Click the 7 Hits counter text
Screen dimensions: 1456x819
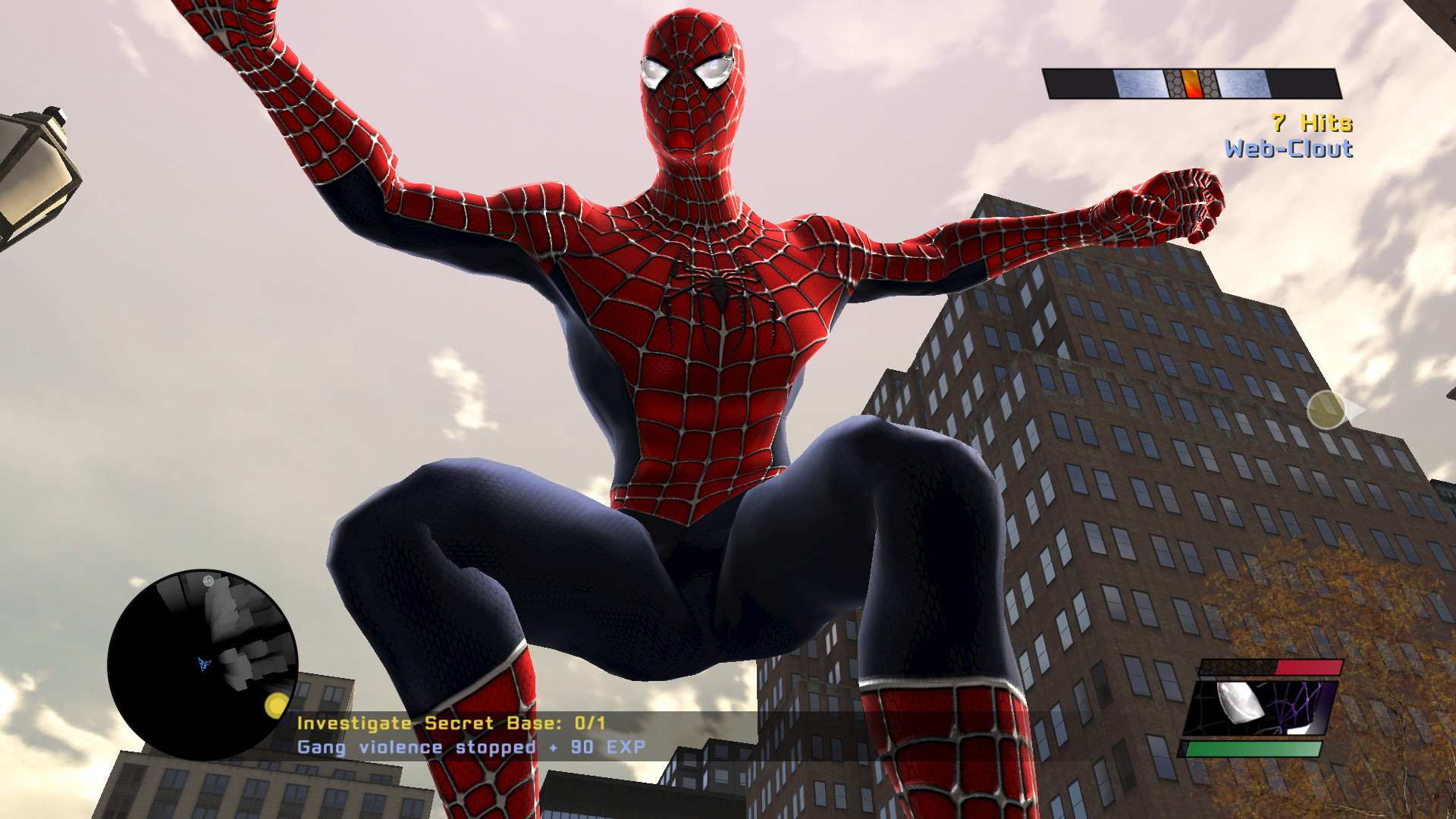[x=1312, y=124]
